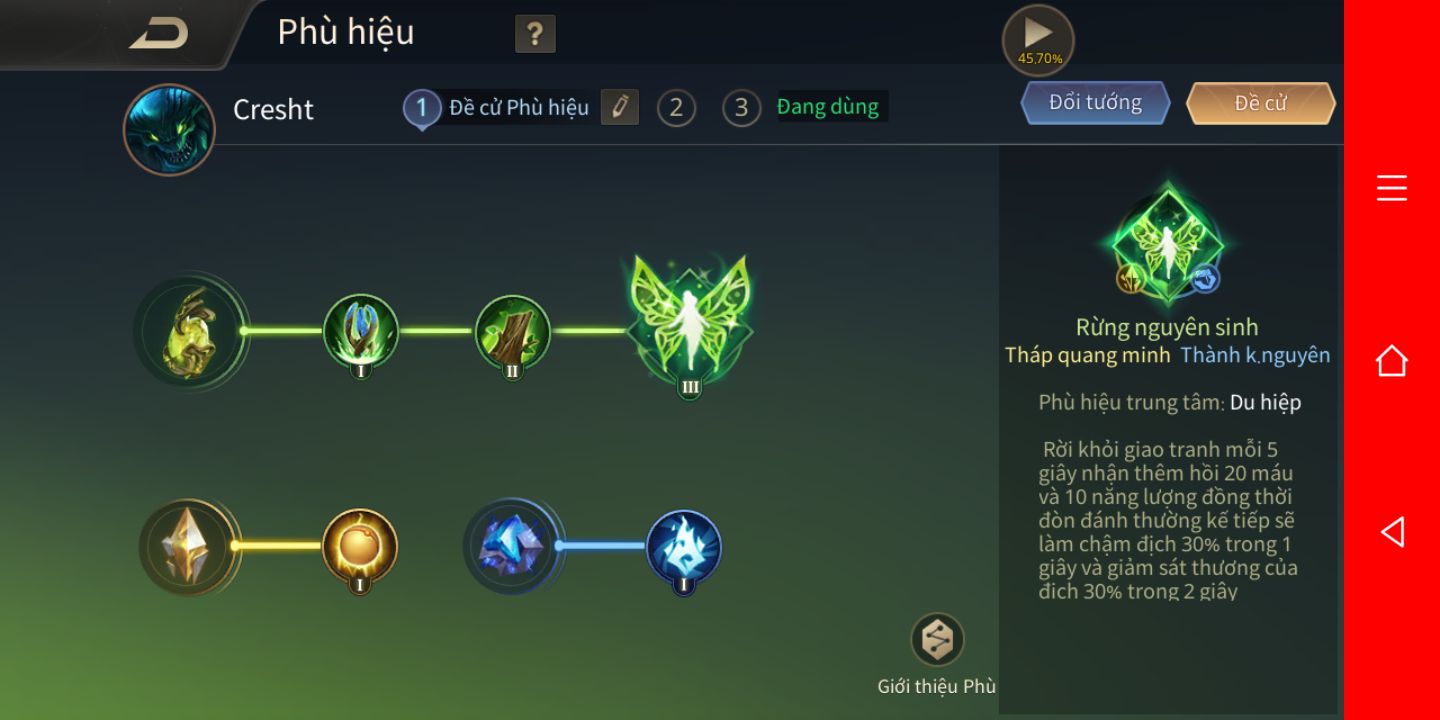Edit the emblem page name with pencil
The image size is (1440, 720).
tap(619, 107)
